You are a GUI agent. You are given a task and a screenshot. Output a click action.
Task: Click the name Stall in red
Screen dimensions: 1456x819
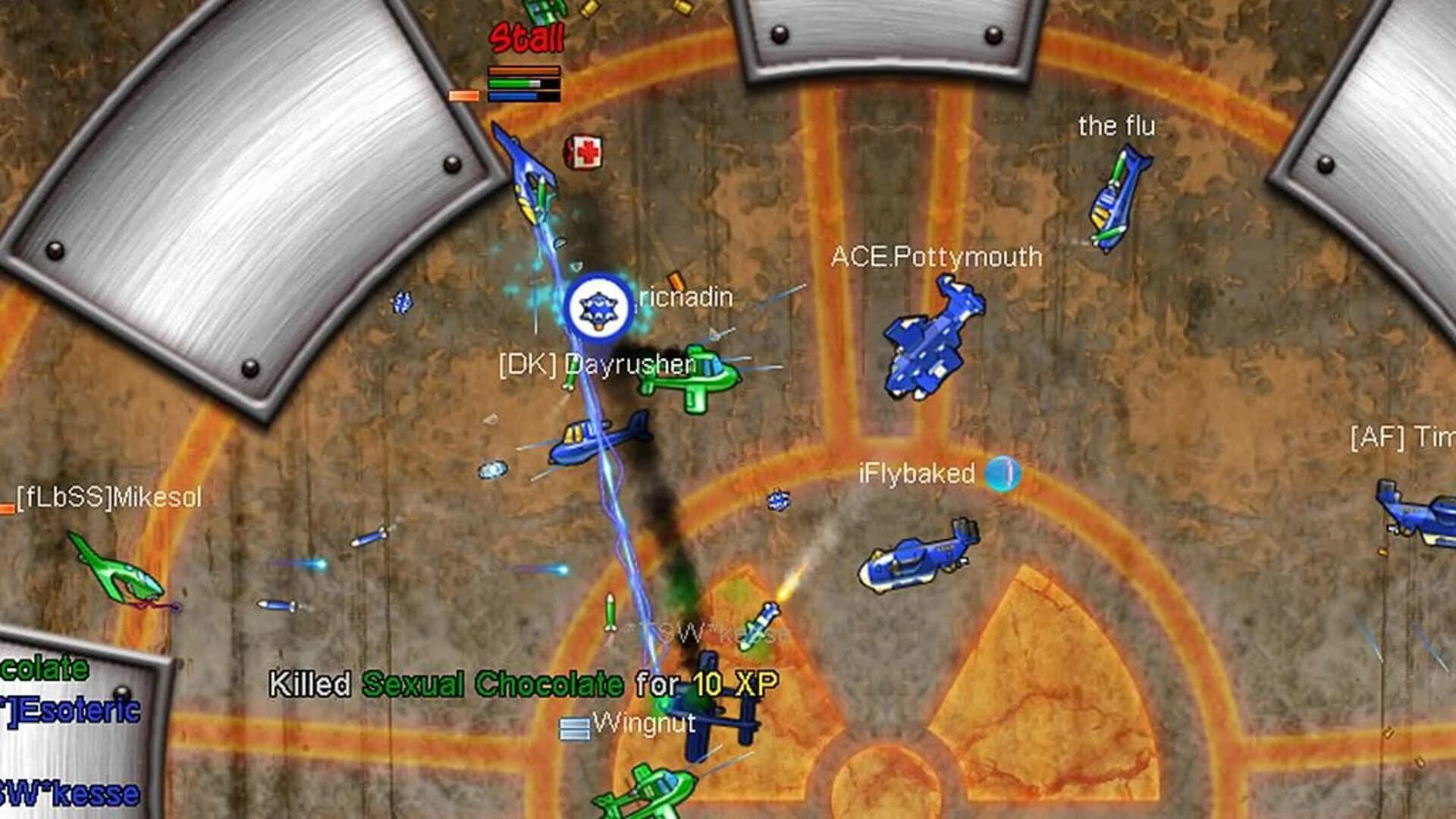tap(527, 36)
